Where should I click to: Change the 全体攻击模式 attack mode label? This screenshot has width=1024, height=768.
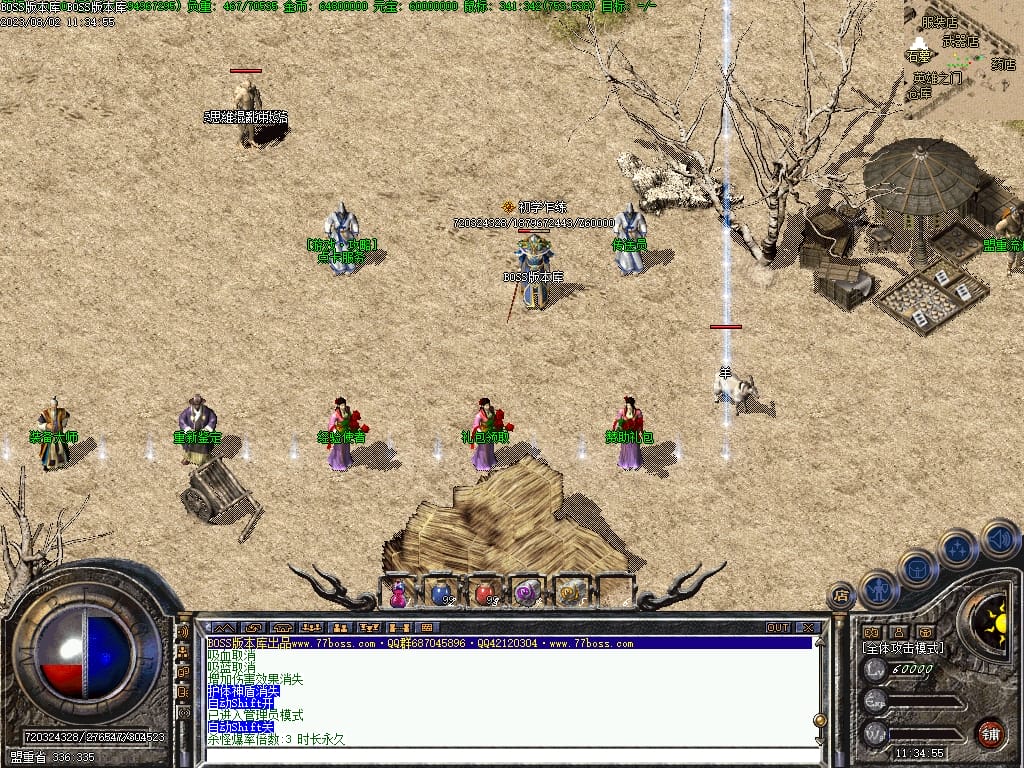point(902,648)
